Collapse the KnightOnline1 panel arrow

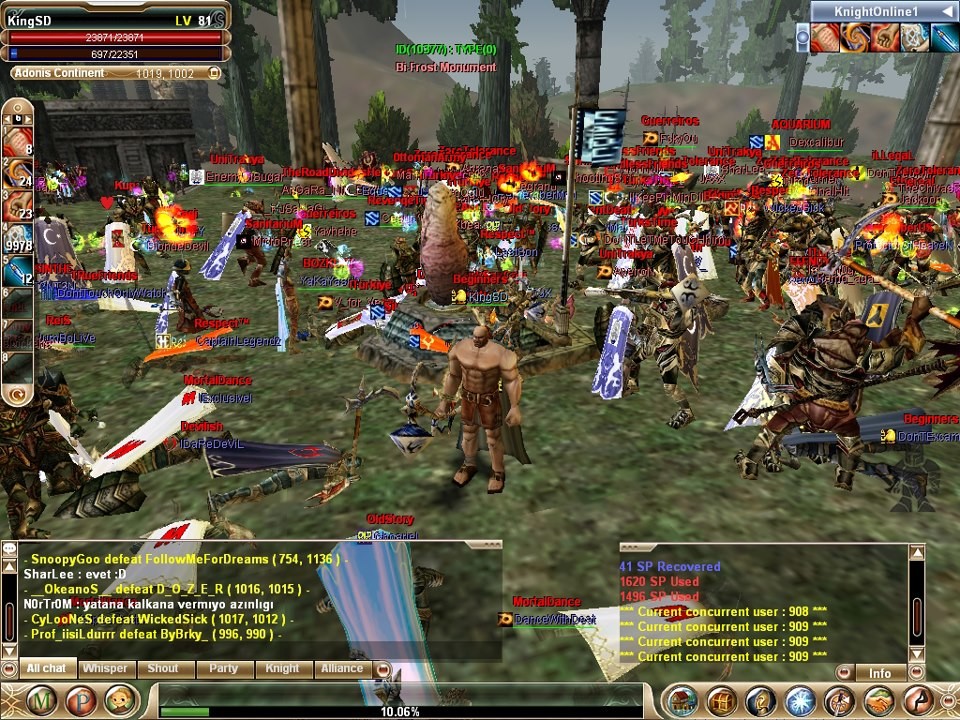[945, 11]
